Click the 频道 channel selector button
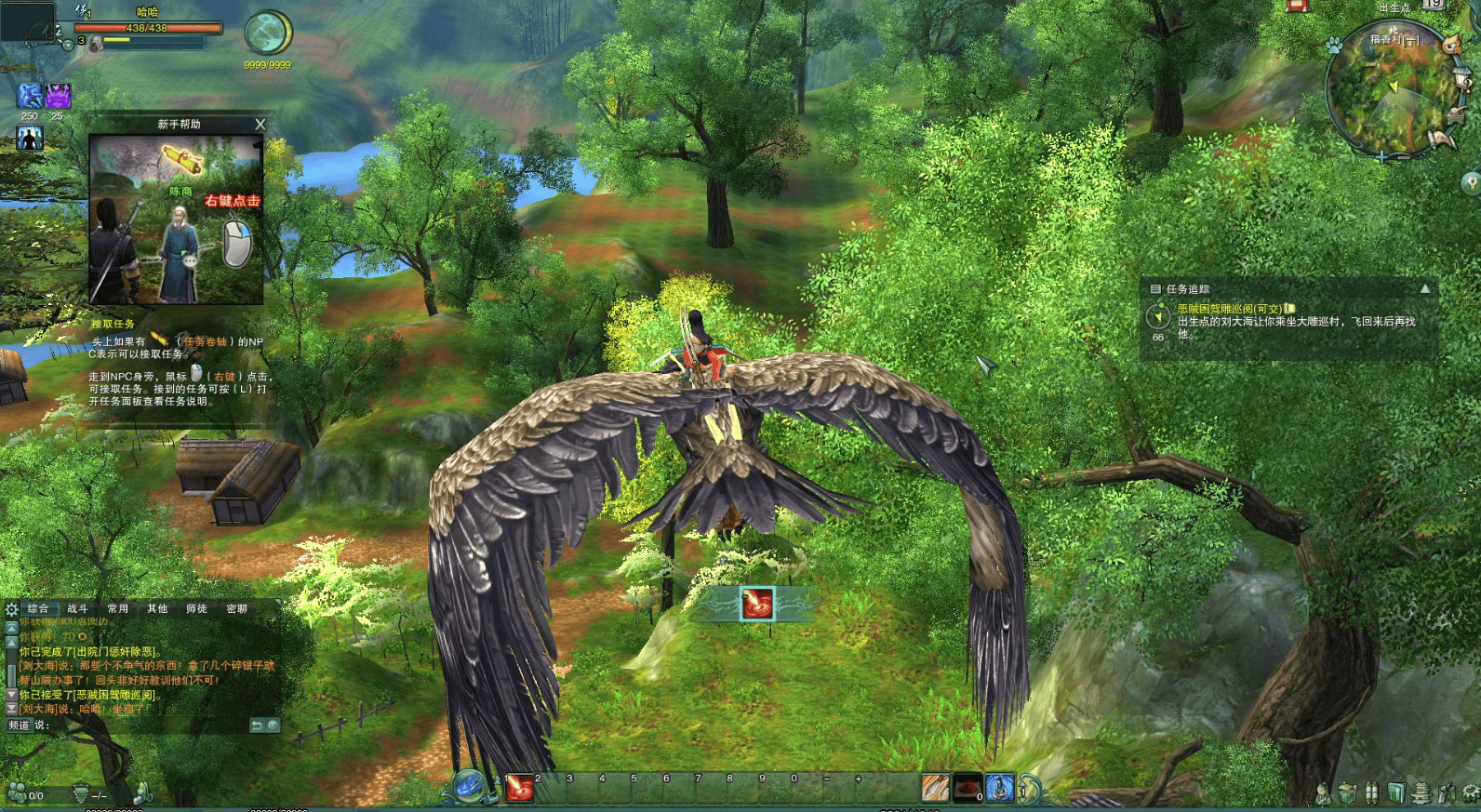This screenshot has width=1481, height=812. tap(19, 725)
